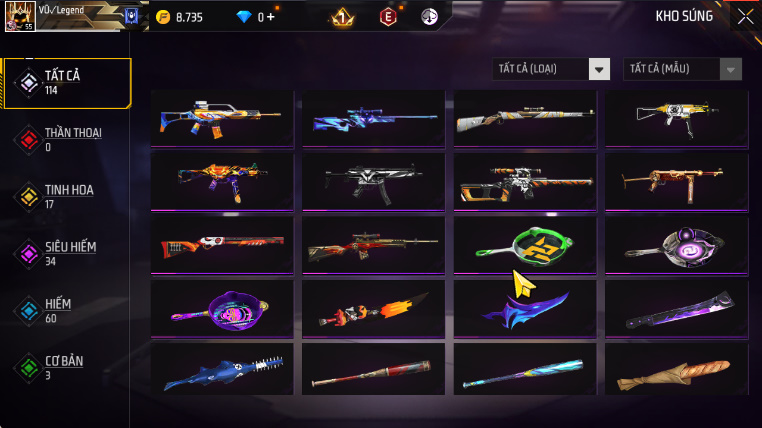The image size is (762, 428).
Task: Choose the blue sniper rifle skin
Action: click(x=374, y=119)
